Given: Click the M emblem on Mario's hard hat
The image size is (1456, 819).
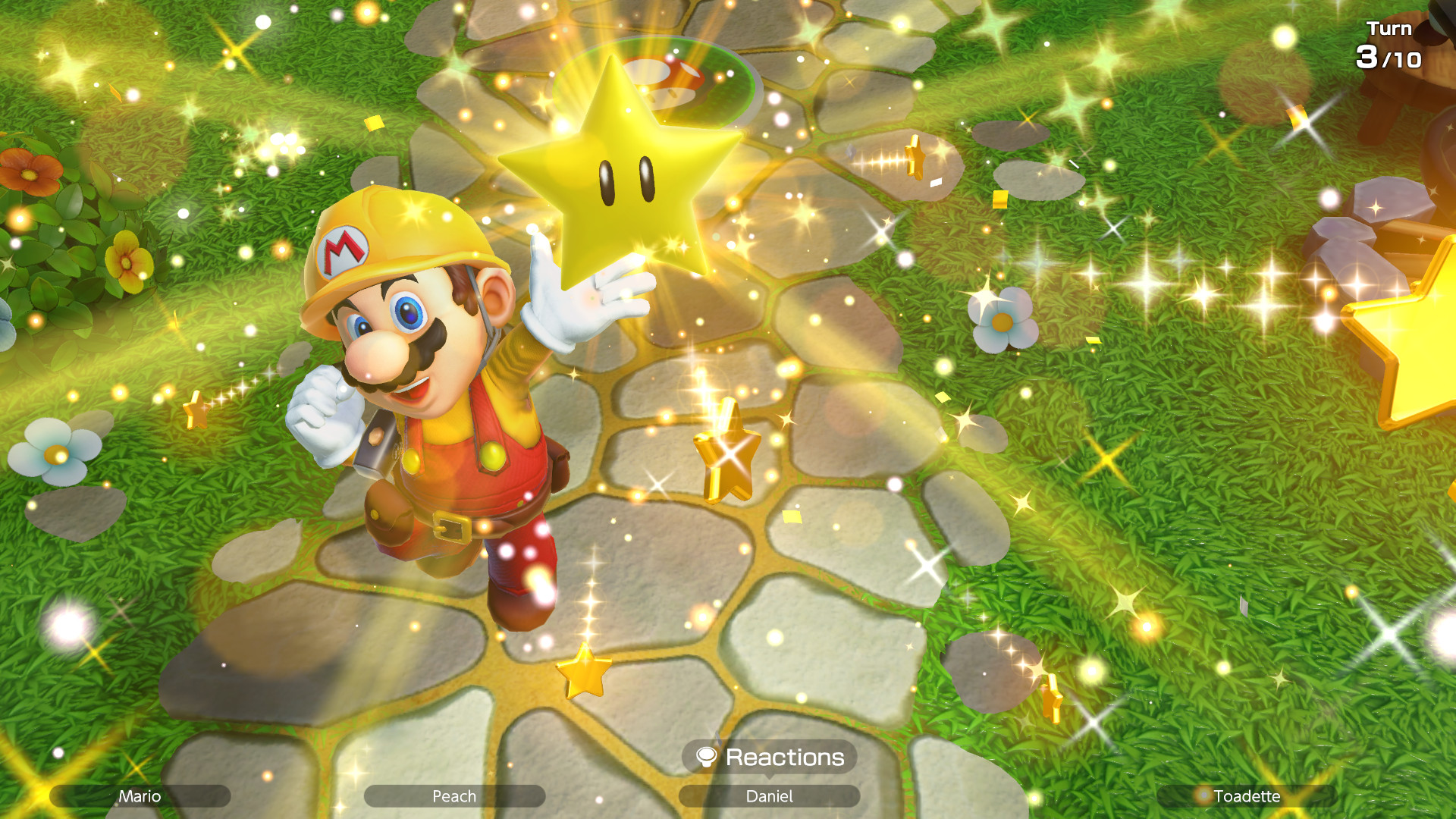Looking at the screenshot, I should [343, 250].
